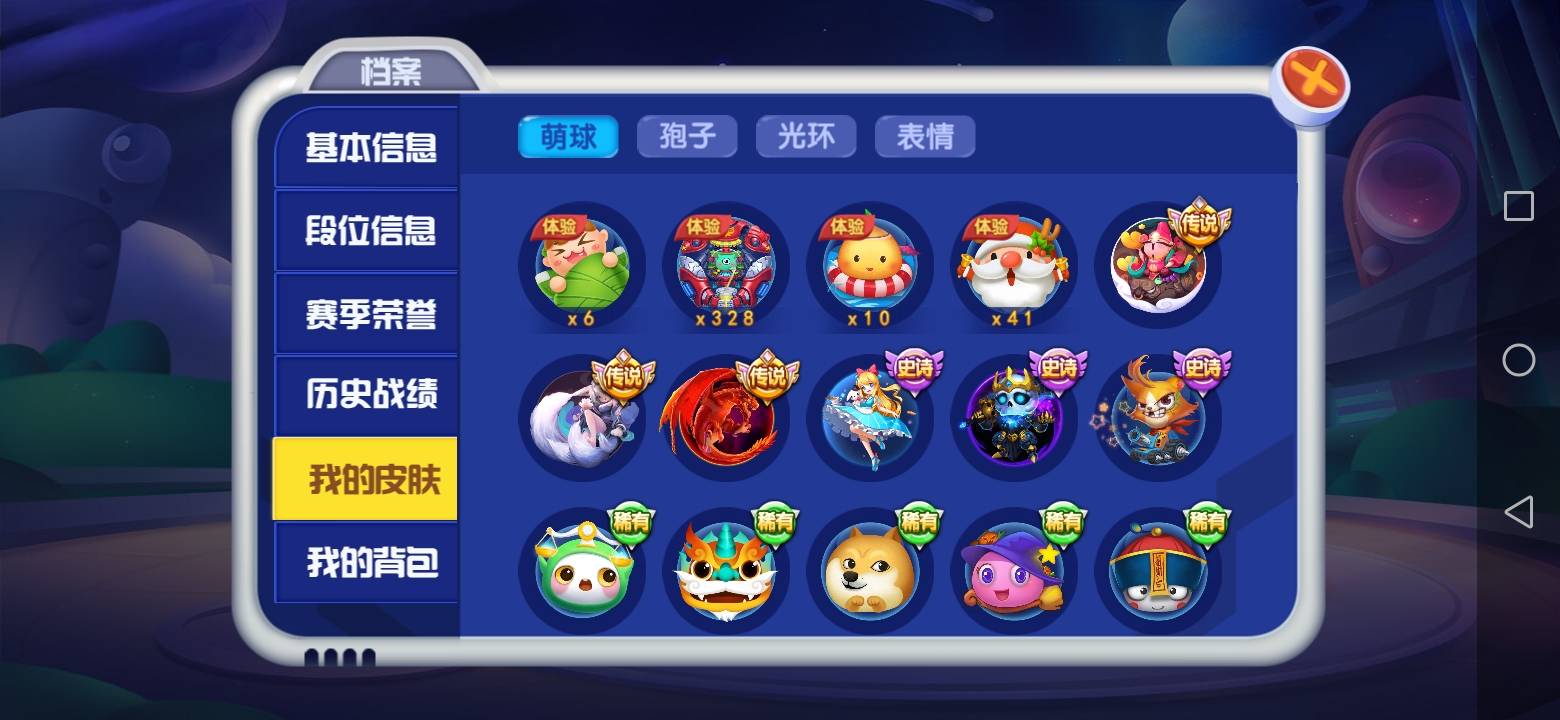This screenshot has height=720, width=1560.
Task: Choose the Santa Claus trial skin
Action: tap(1013, 265)
